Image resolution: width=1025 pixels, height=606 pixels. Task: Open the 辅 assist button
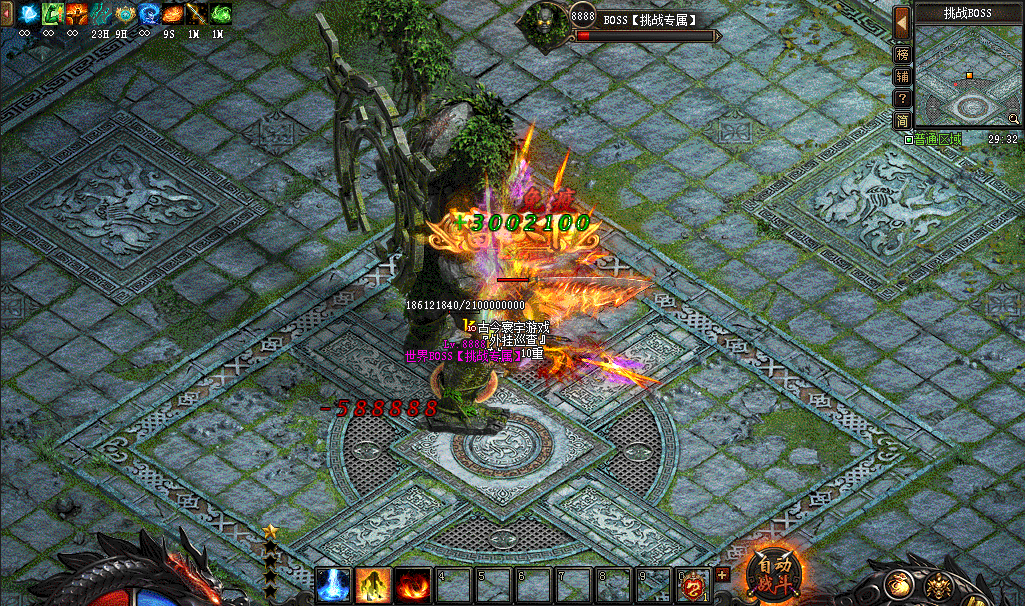tap(902, 77)
